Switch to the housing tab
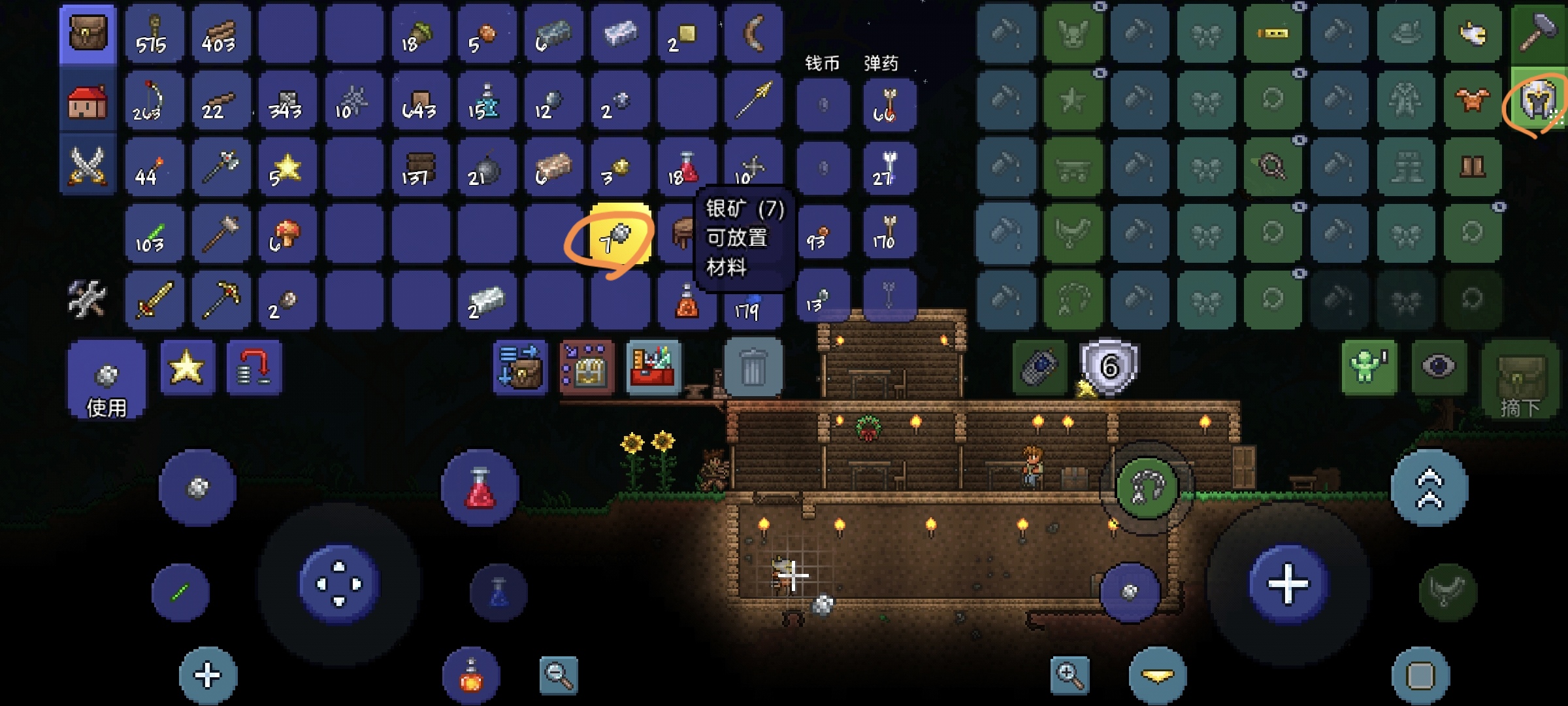This screenshot has height=706, width=1568. pos(88,102)
